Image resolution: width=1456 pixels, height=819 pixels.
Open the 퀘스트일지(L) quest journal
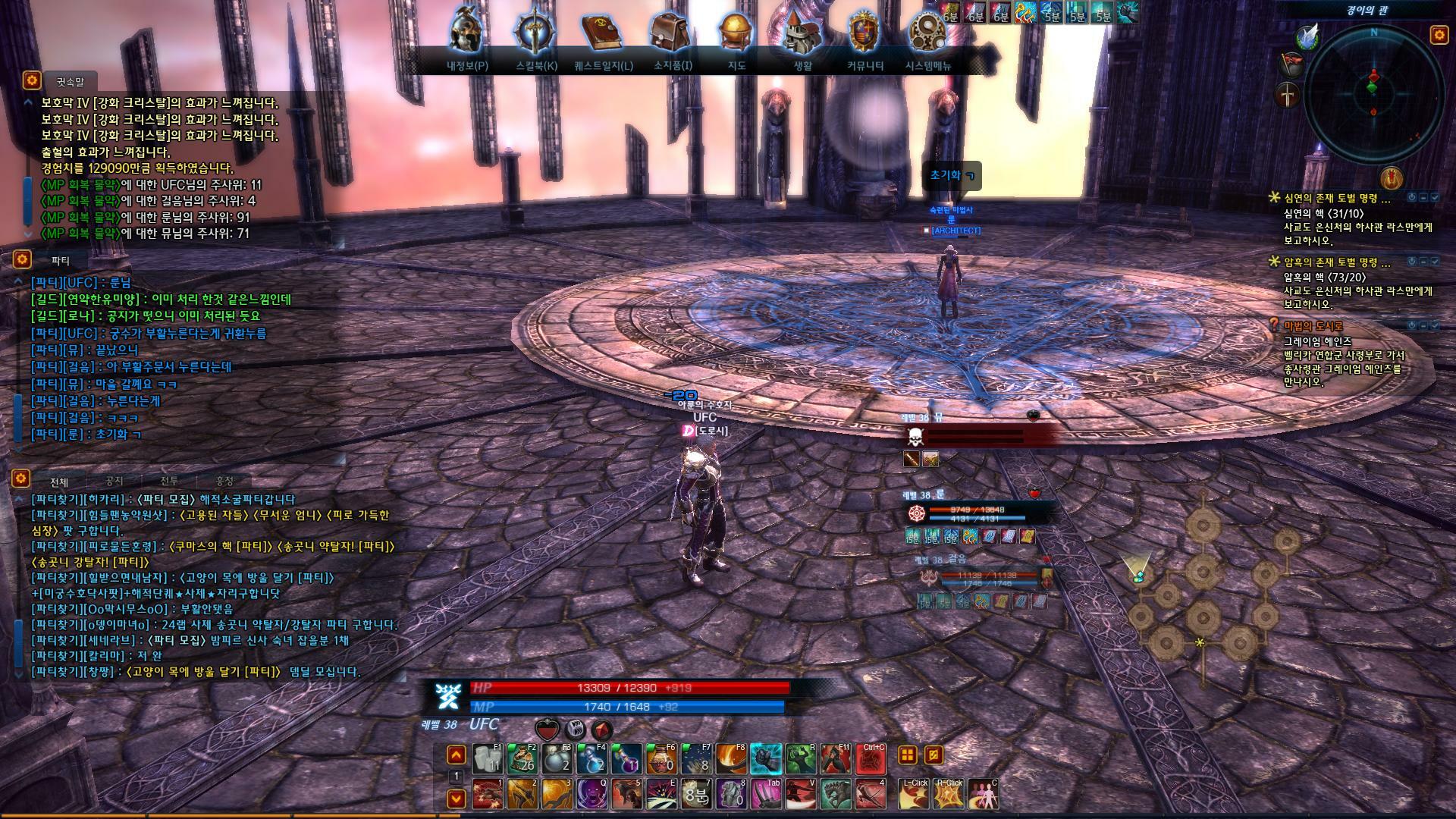(603, 36)
